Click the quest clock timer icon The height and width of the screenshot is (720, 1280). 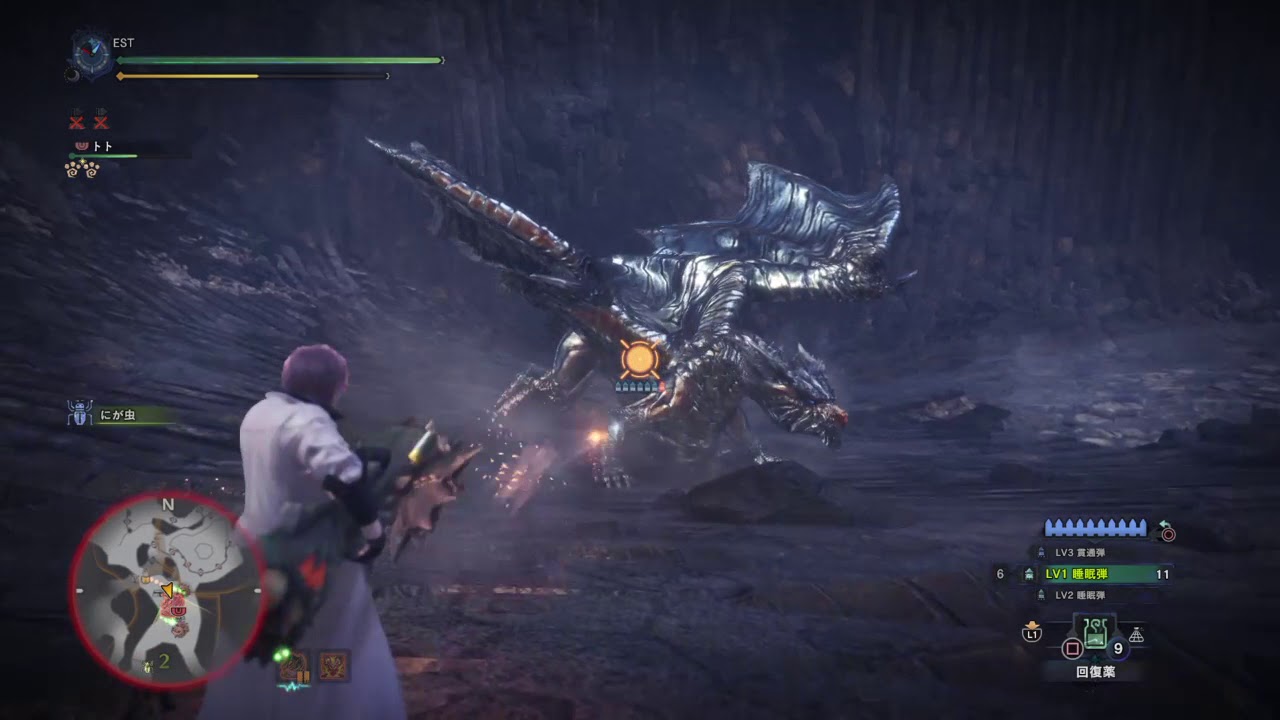pos(92,53)
